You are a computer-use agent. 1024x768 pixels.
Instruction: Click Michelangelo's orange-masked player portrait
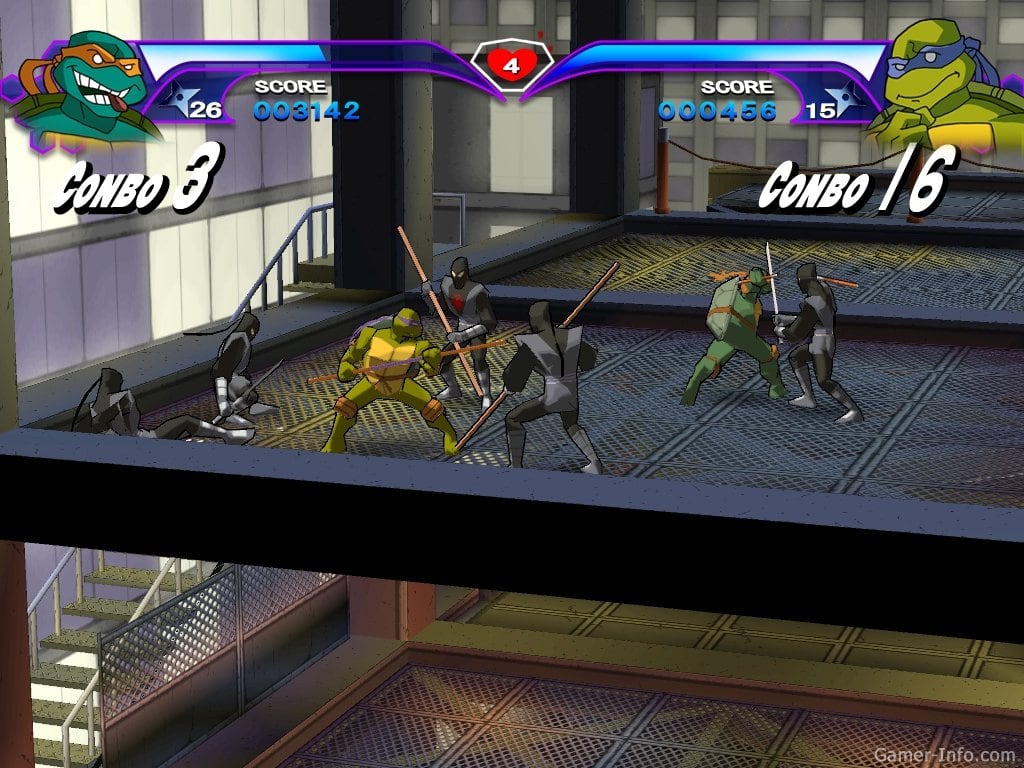[x=83, y=85]
